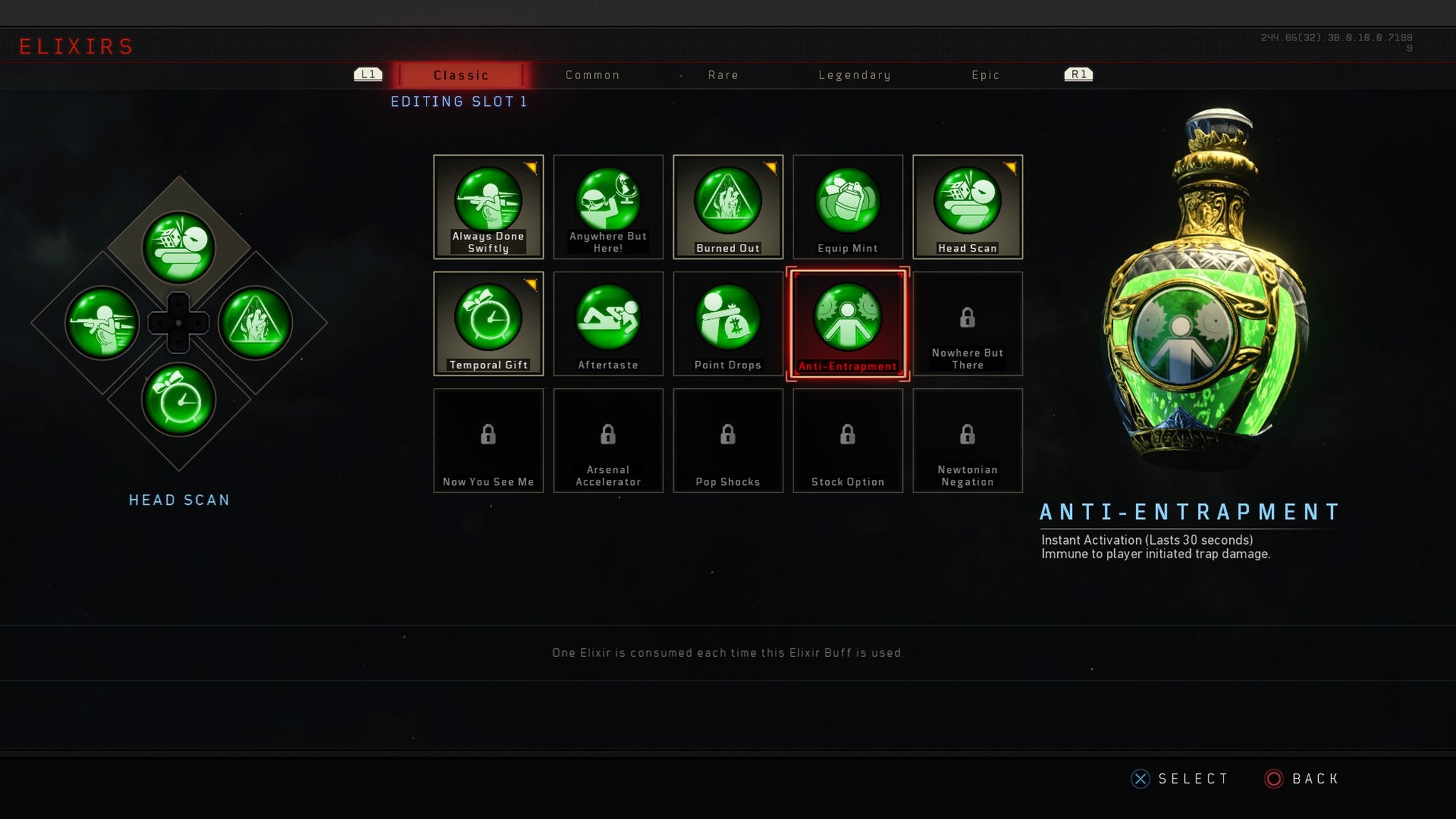Switch to the Rare tab

[x=723, y=75]
